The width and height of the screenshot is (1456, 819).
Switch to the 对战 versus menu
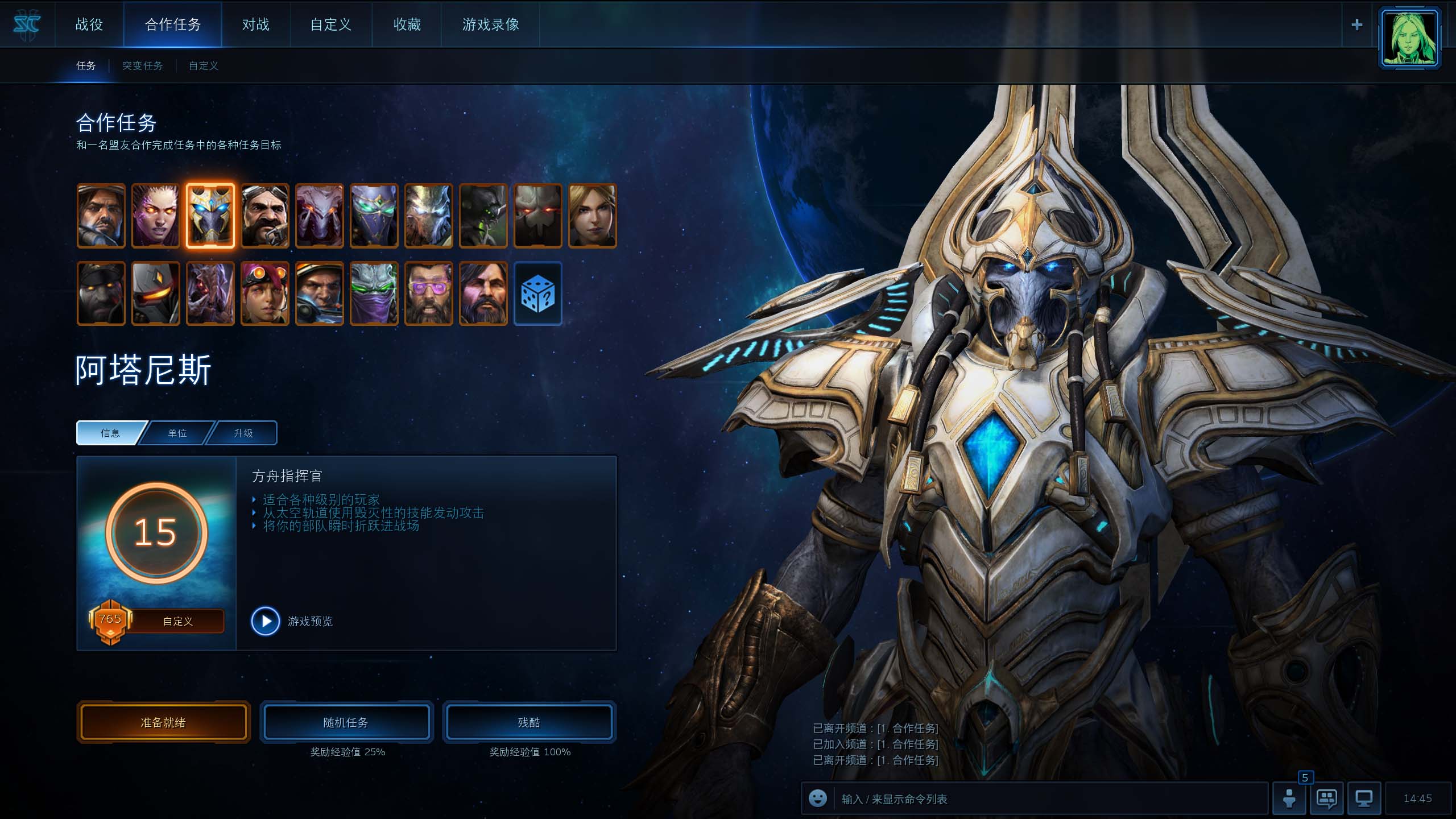pos(255,24)
